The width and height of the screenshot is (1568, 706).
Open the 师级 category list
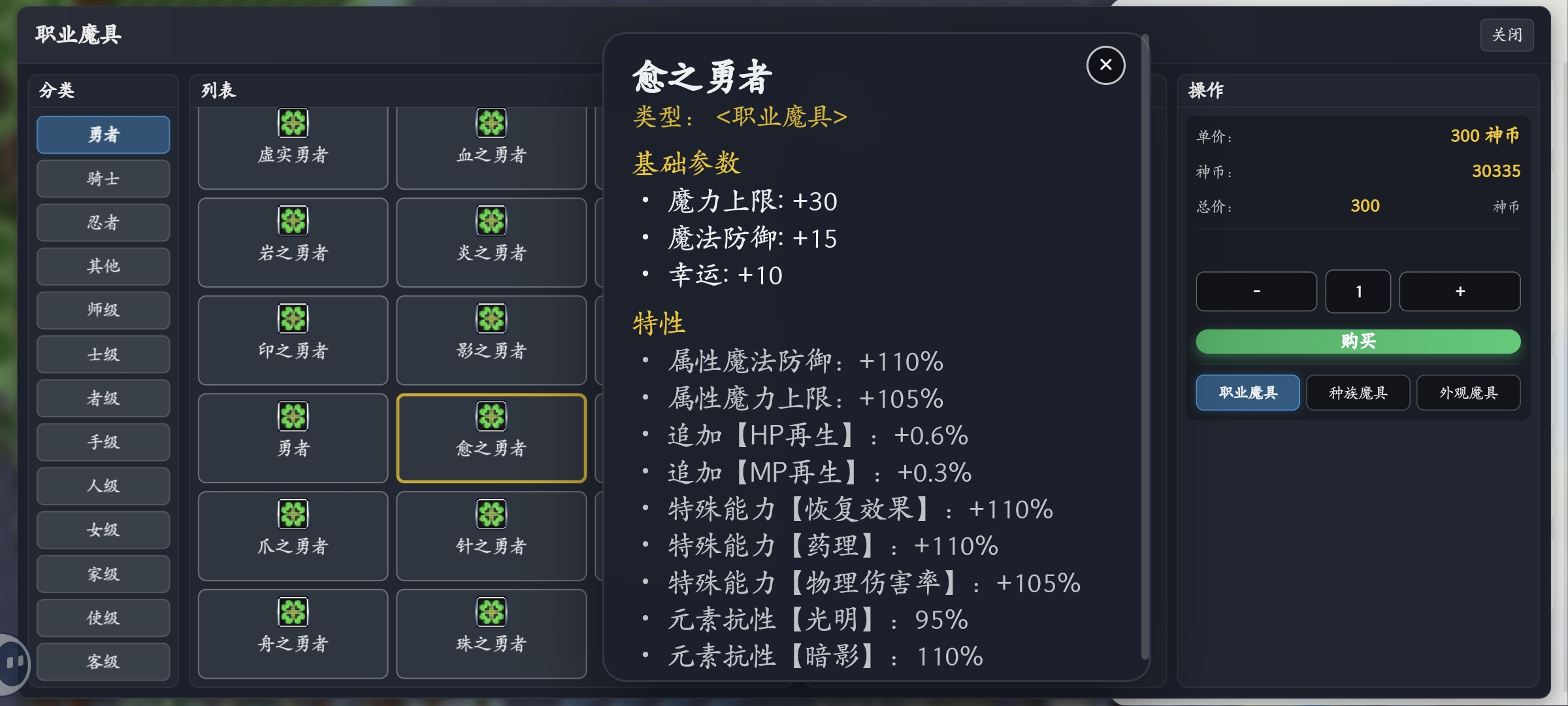point(103,310)
